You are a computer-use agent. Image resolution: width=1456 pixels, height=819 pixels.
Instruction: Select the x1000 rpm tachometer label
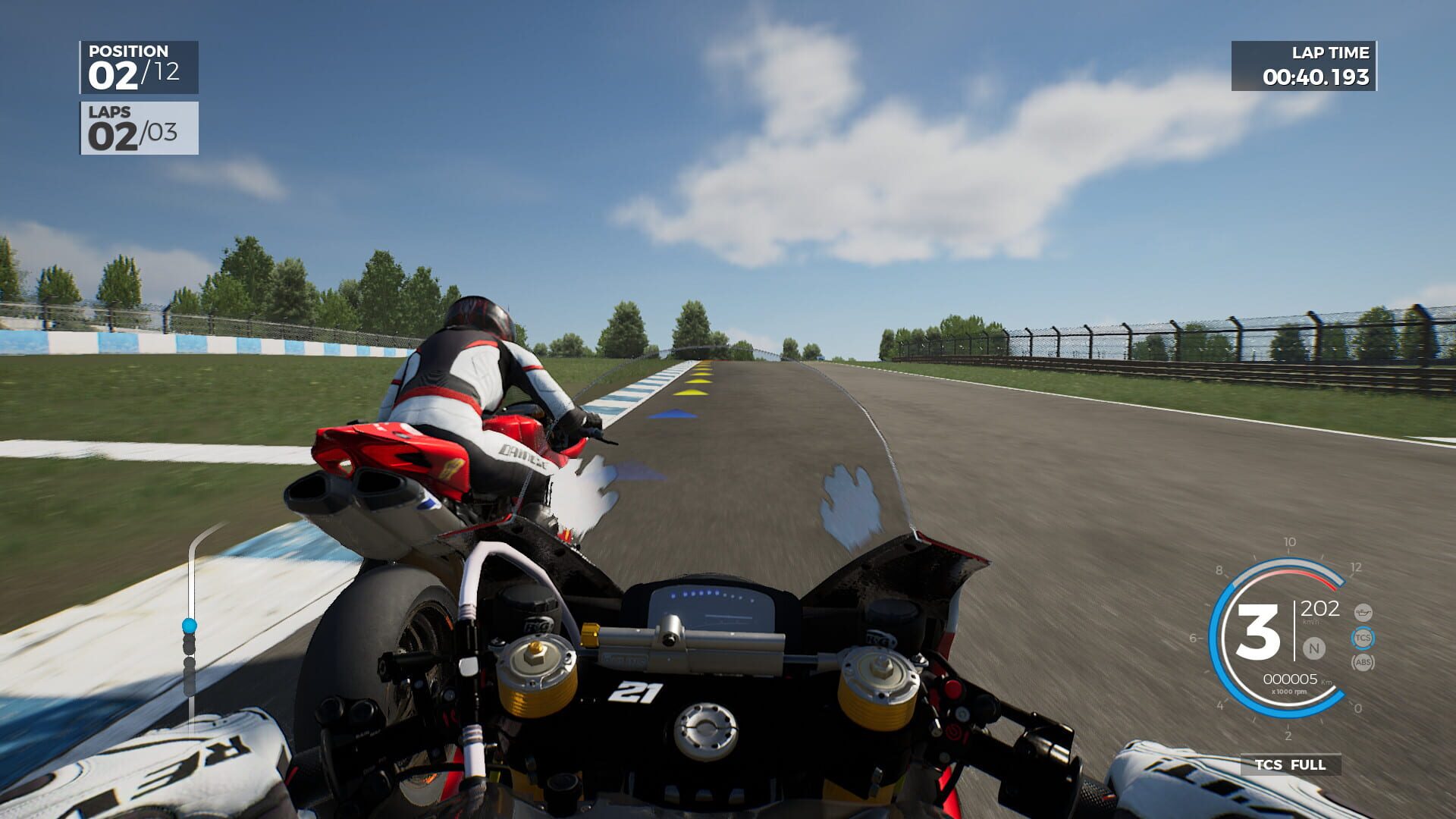(1289, 692)
